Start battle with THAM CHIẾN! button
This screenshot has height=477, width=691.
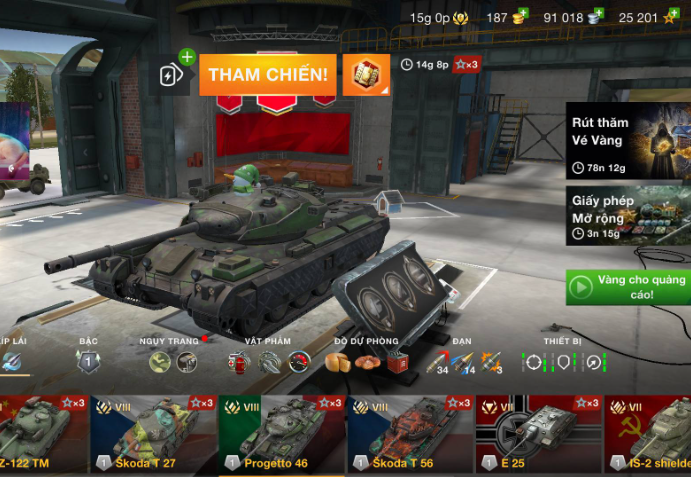coord(267,75)
